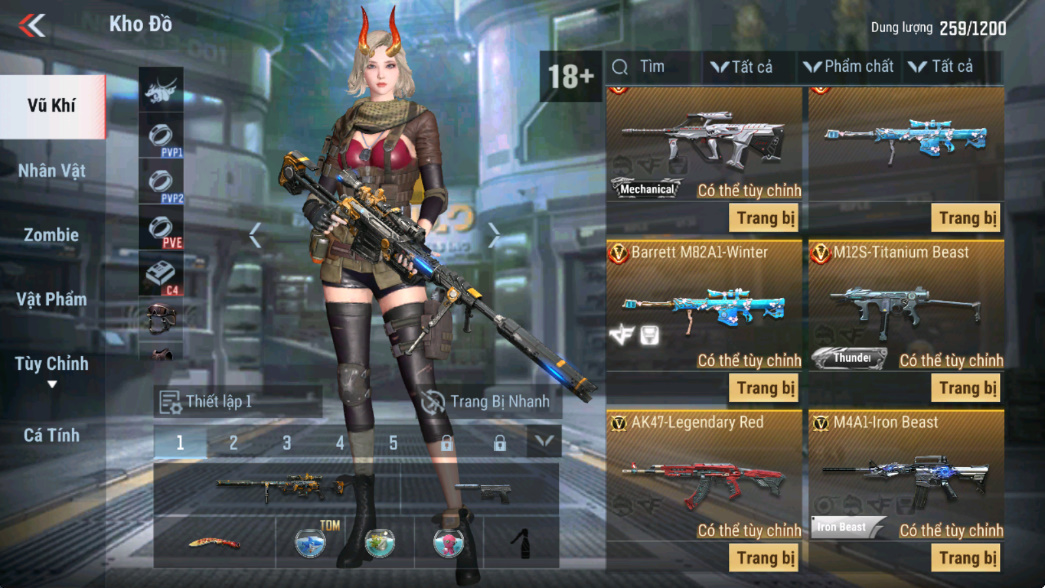
Task: Choose the PVE ring slot
Action: (x=161, y=230)
